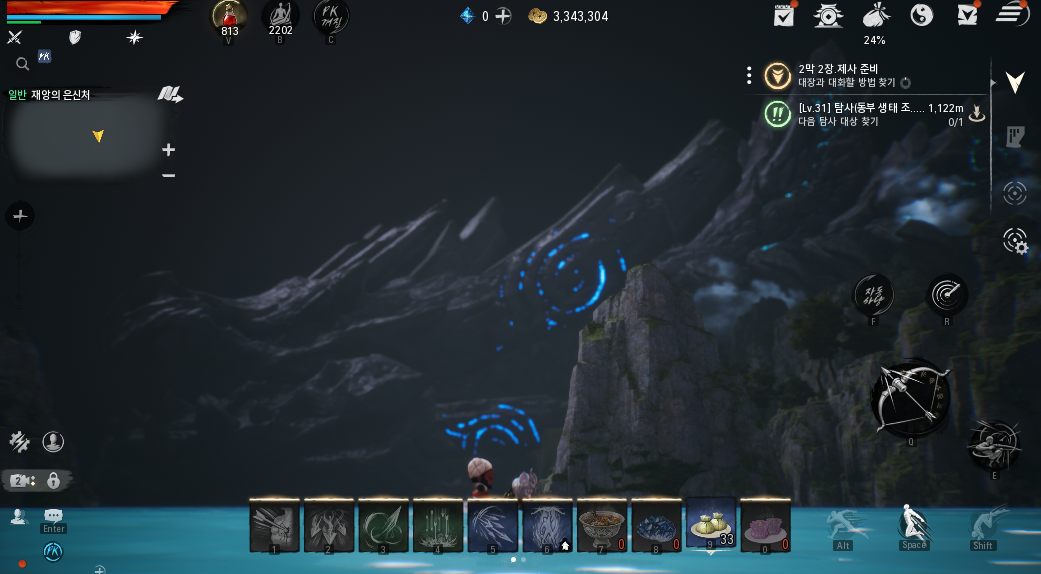Screen dimensions: 1041x574
Task: Zoom in the minimap with the plus button
Action: [x=168, y=150]
